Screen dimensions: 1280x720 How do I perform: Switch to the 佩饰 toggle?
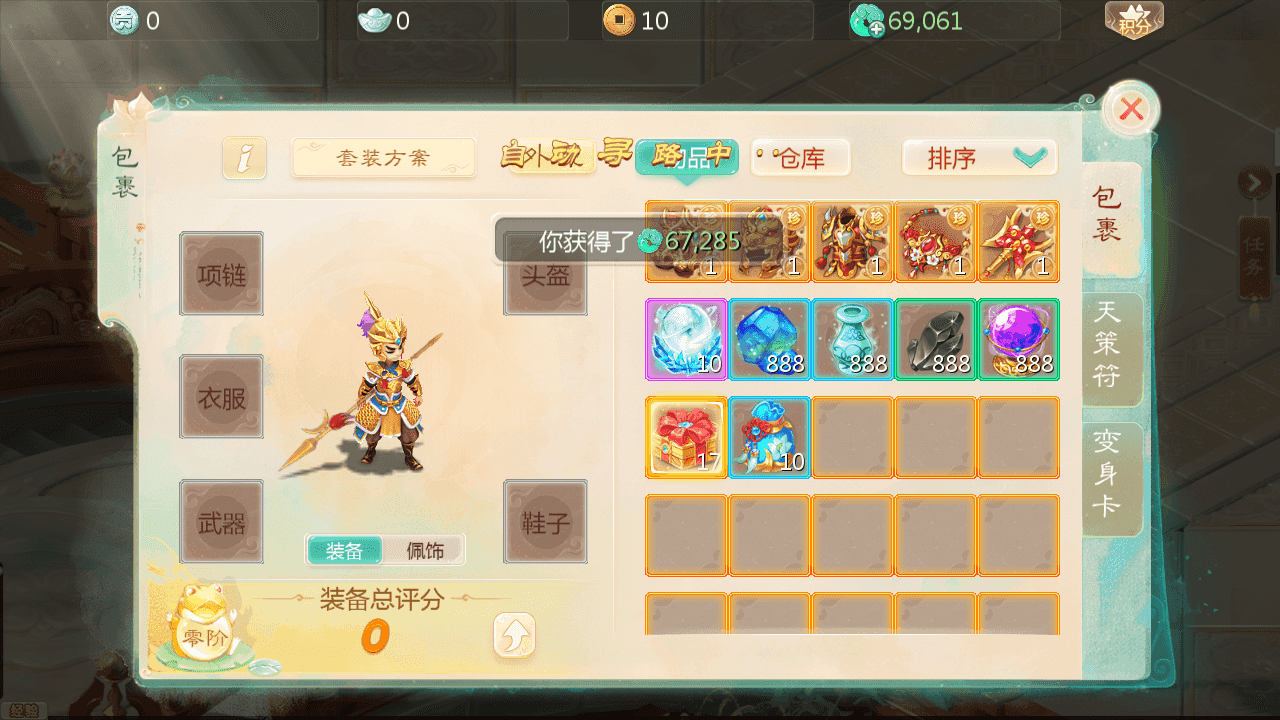click(x=424, y=550)
